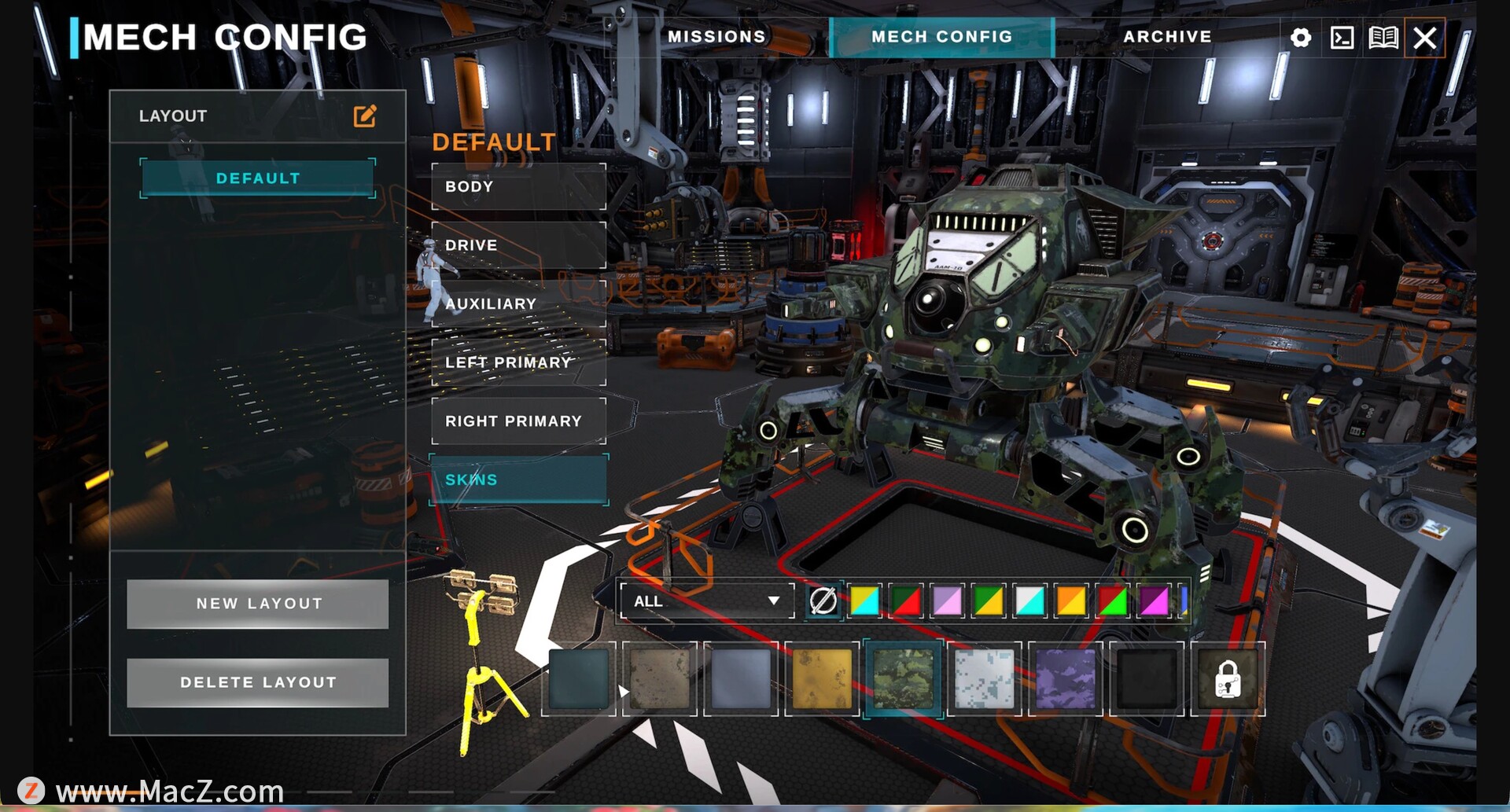
Task: Edit the layout name with pencil icon
Action: (365, 116)
